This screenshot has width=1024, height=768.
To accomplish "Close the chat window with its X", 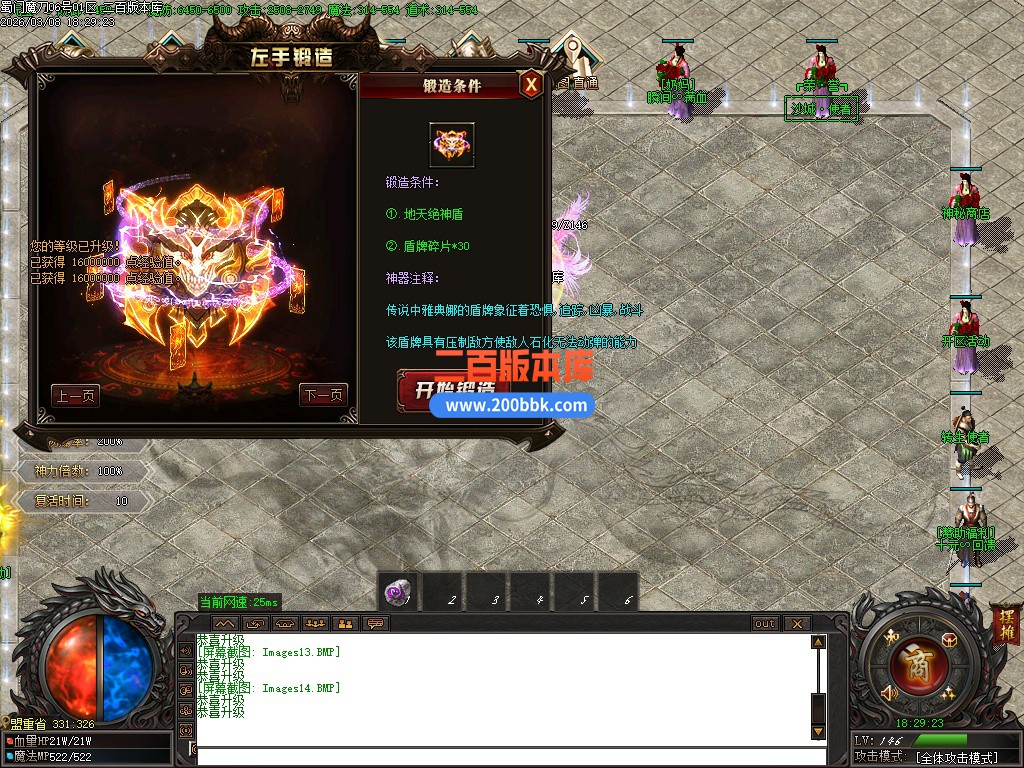I will [x=797, y=624].
